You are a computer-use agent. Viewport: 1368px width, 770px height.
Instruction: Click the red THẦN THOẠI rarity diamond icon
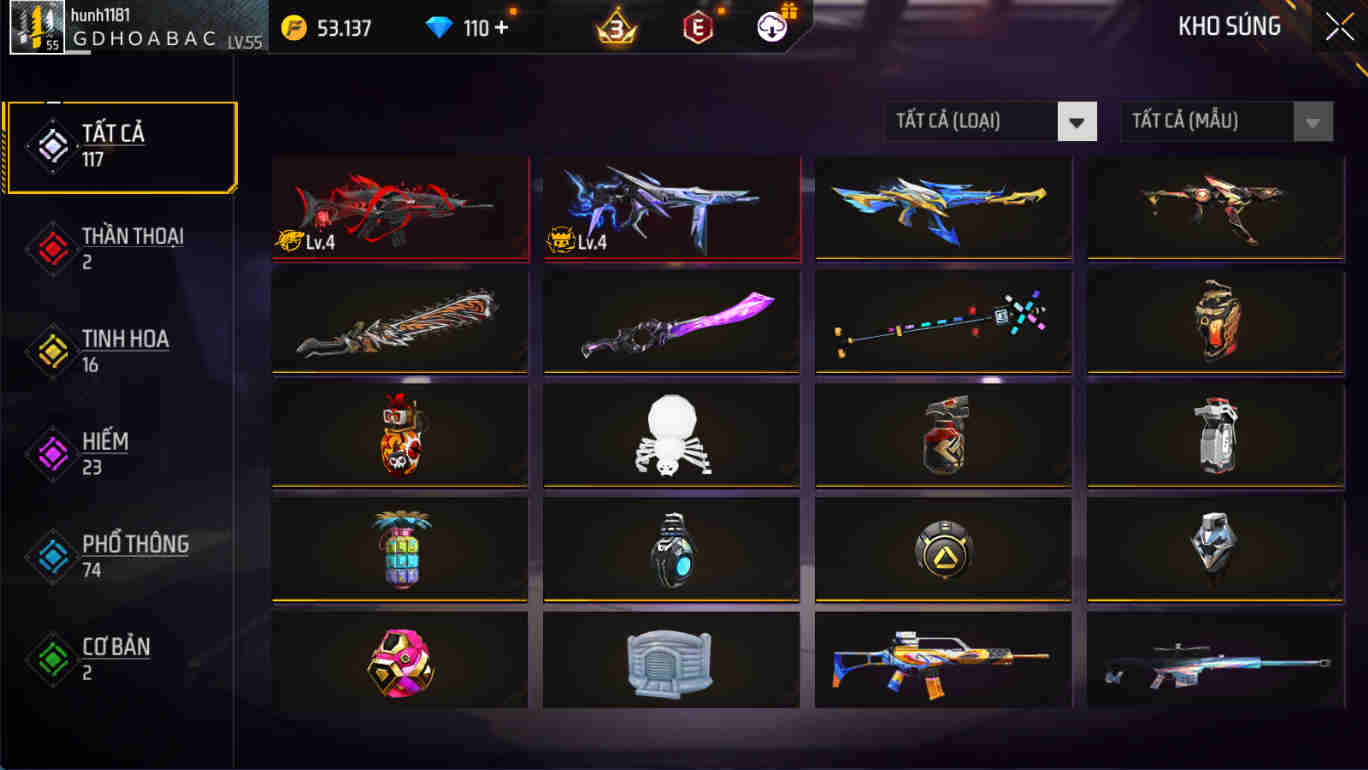click(x=51, y=248)
